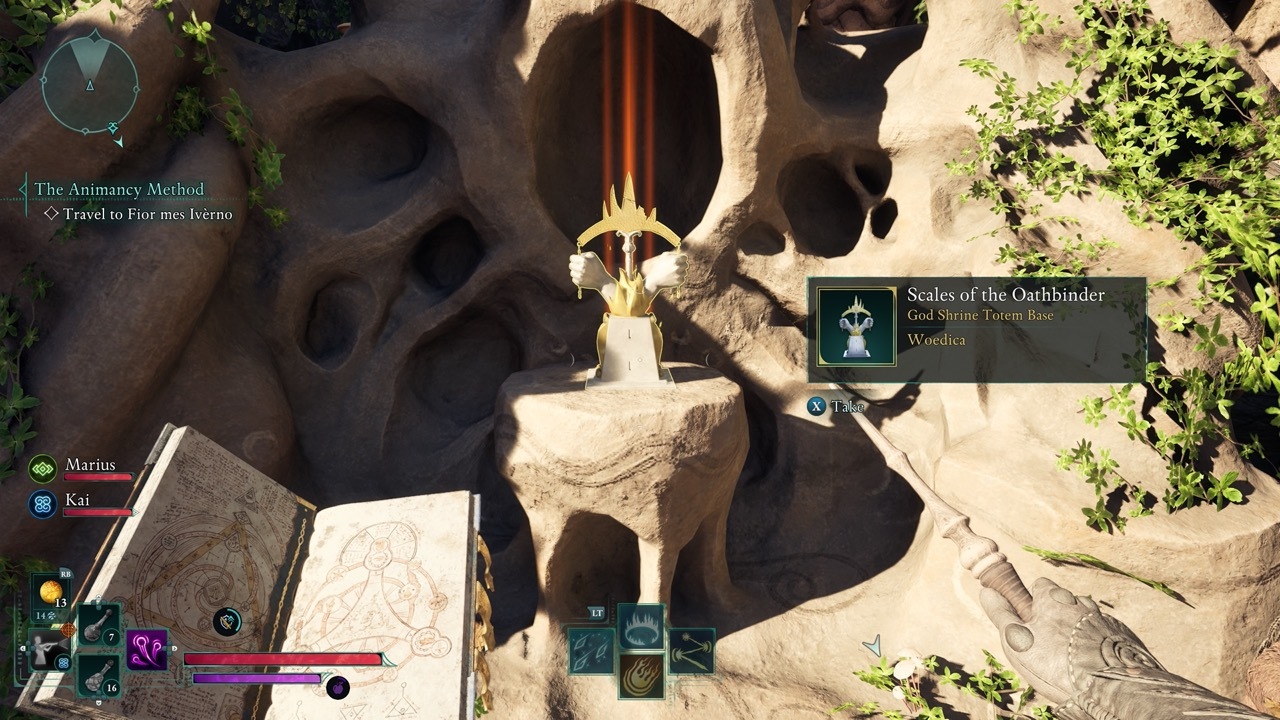Activate the purple swirling missiles ability
The image size is (1280, 720).
point(147,650)
